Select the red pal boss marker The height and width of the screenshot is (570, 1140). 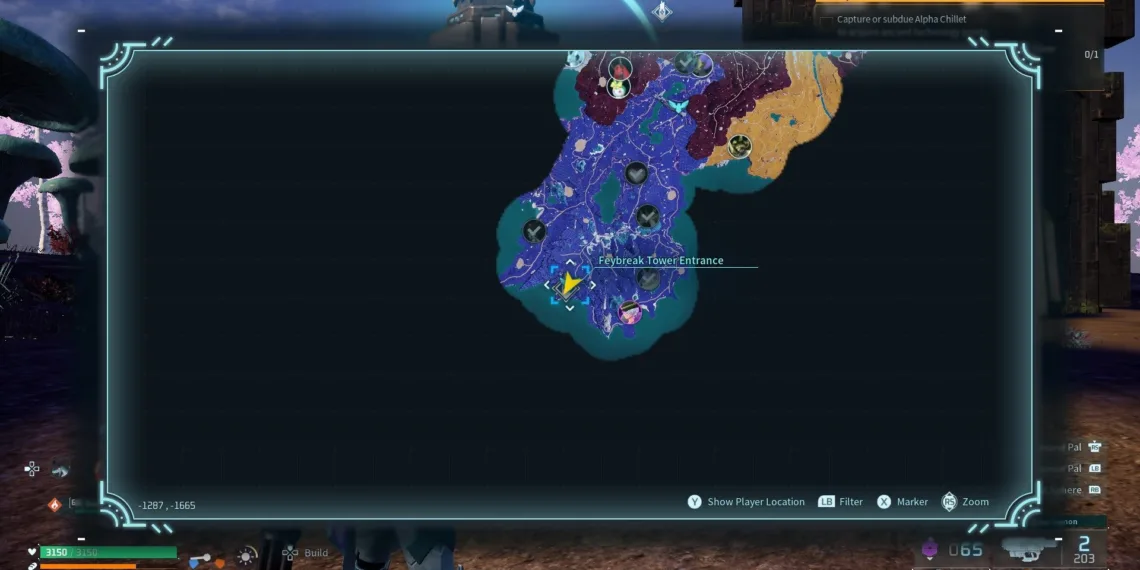621,69
